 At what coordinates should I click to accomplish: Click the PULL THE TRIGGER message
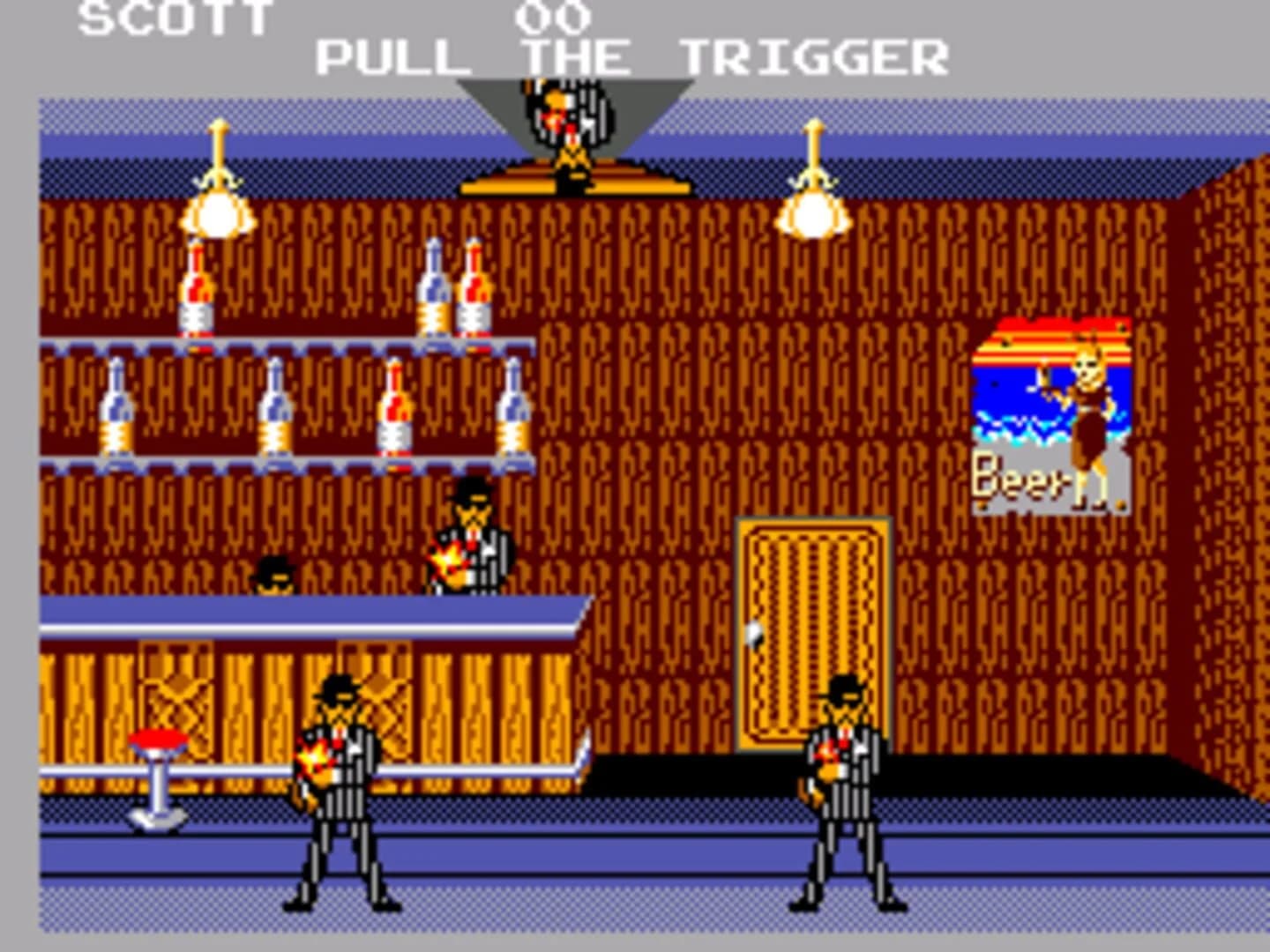point(631,56)
